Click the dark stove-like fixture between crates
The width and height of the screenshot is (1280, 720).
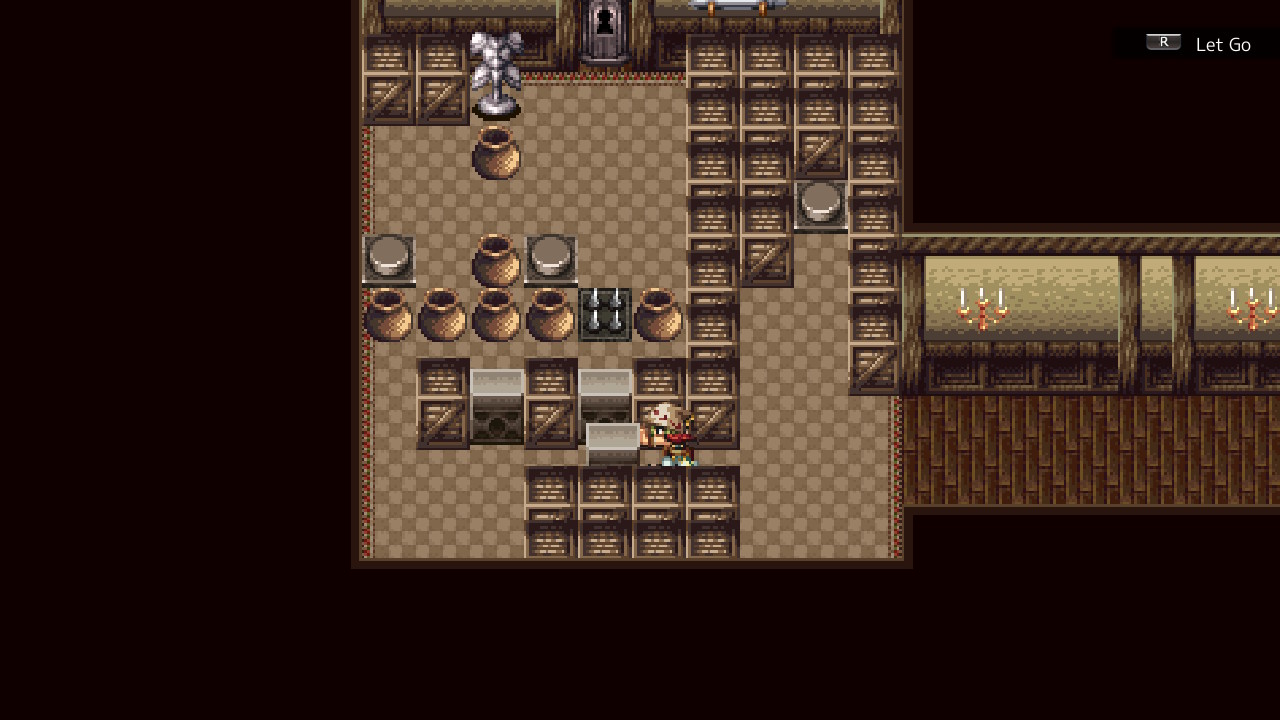pyautogui.click(x=497, y=415)
